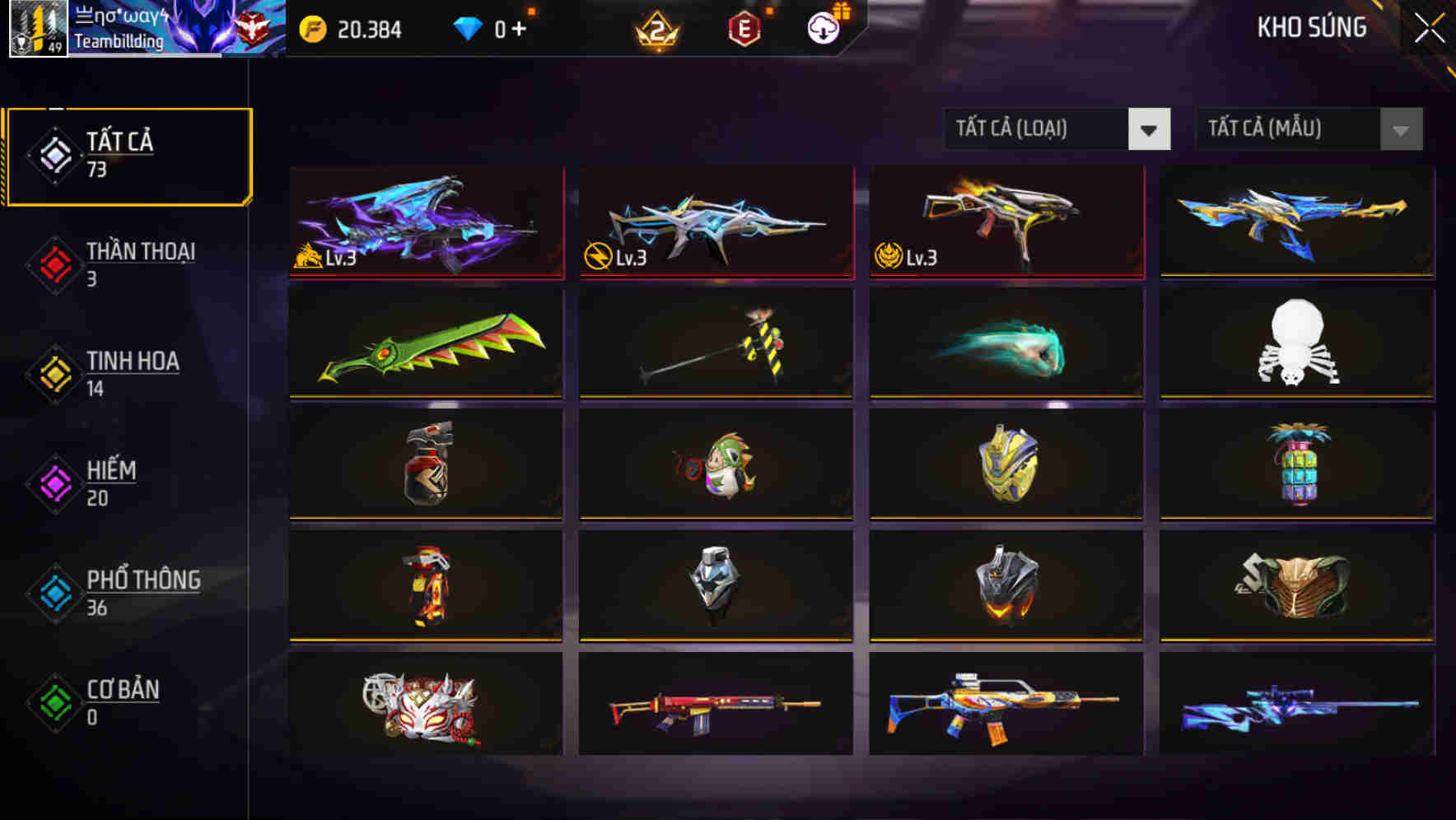Click the diamond top-up icon
The width and height of the screenshot is (1456, 820).
coord(468,30)
